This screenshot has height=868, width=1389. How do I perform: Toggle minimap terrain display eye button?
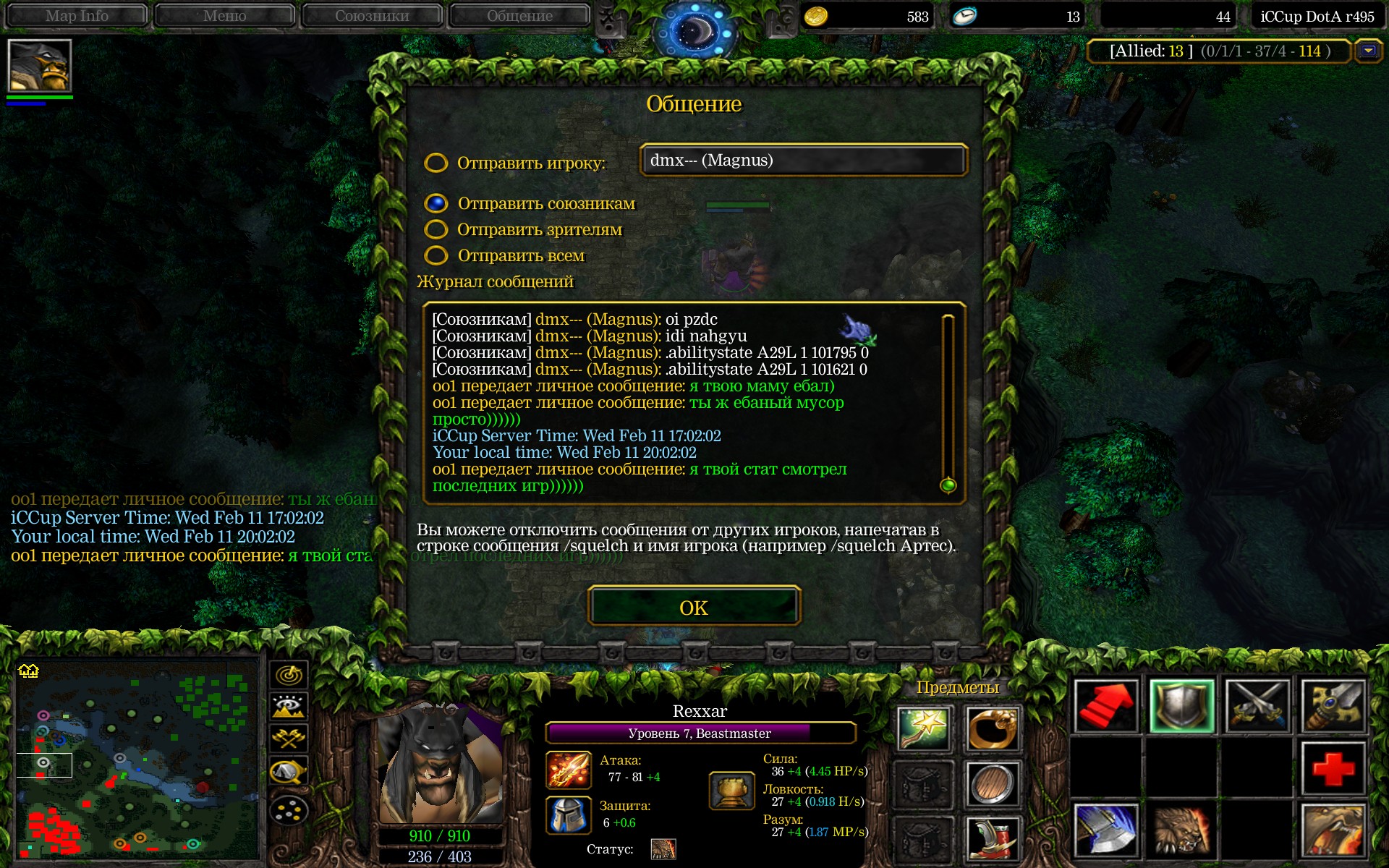289,707
